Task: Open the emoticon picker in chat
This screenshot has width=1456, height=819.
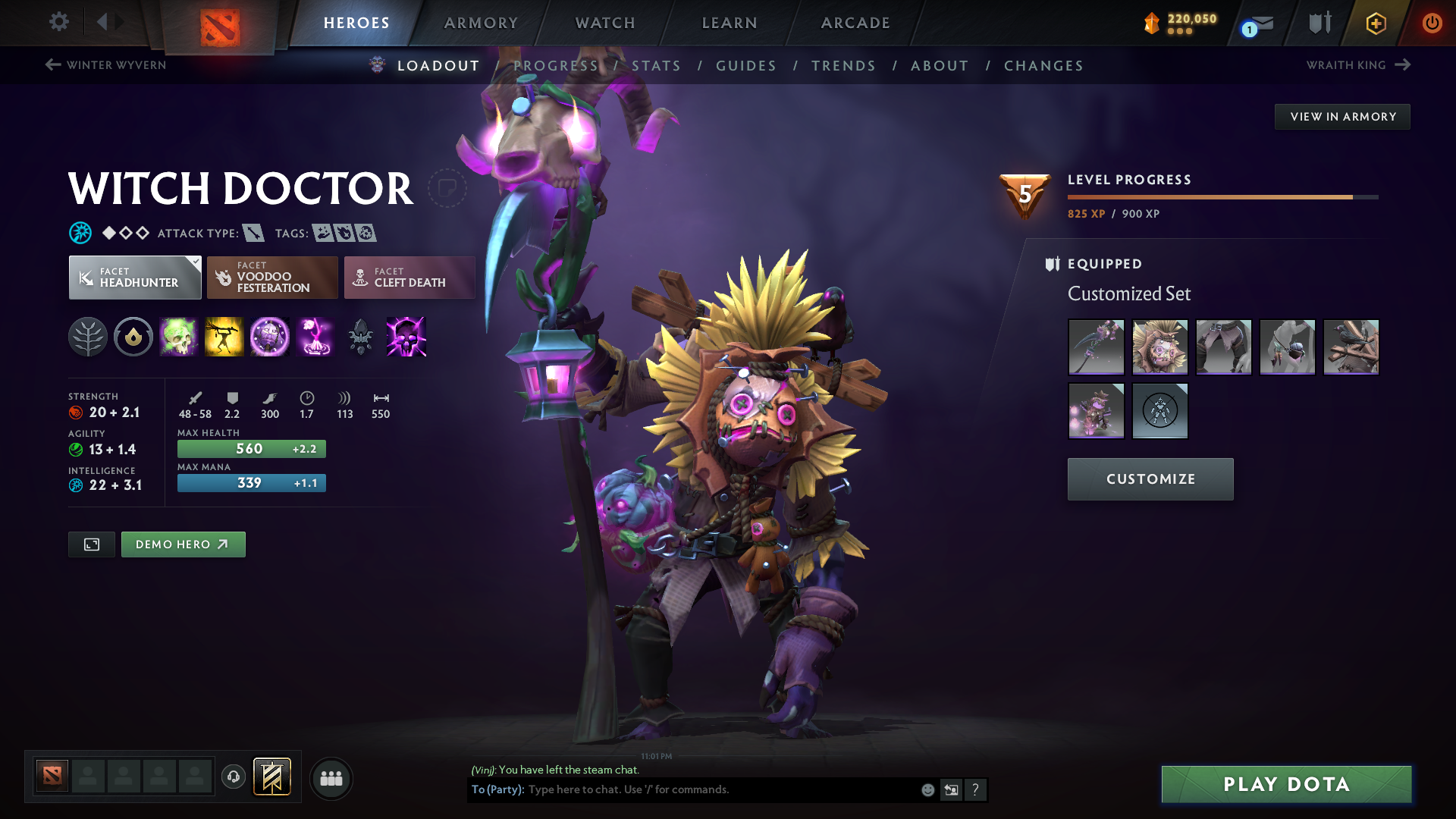Action: pyautogui.click(x=927, y=789)
